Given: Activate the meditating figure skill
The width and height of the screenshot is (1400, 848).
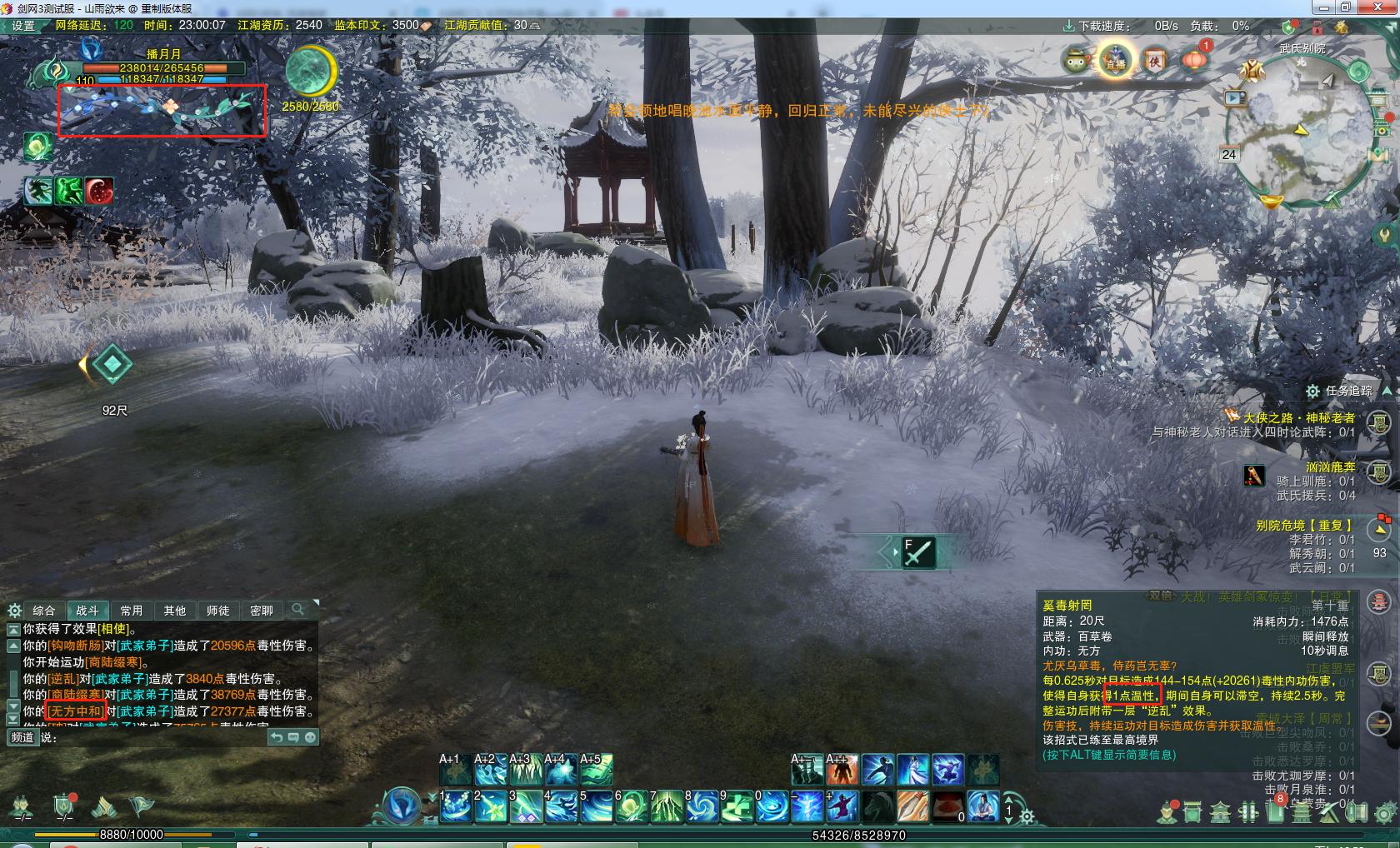Looking at the screenshot, I should 983,806.
